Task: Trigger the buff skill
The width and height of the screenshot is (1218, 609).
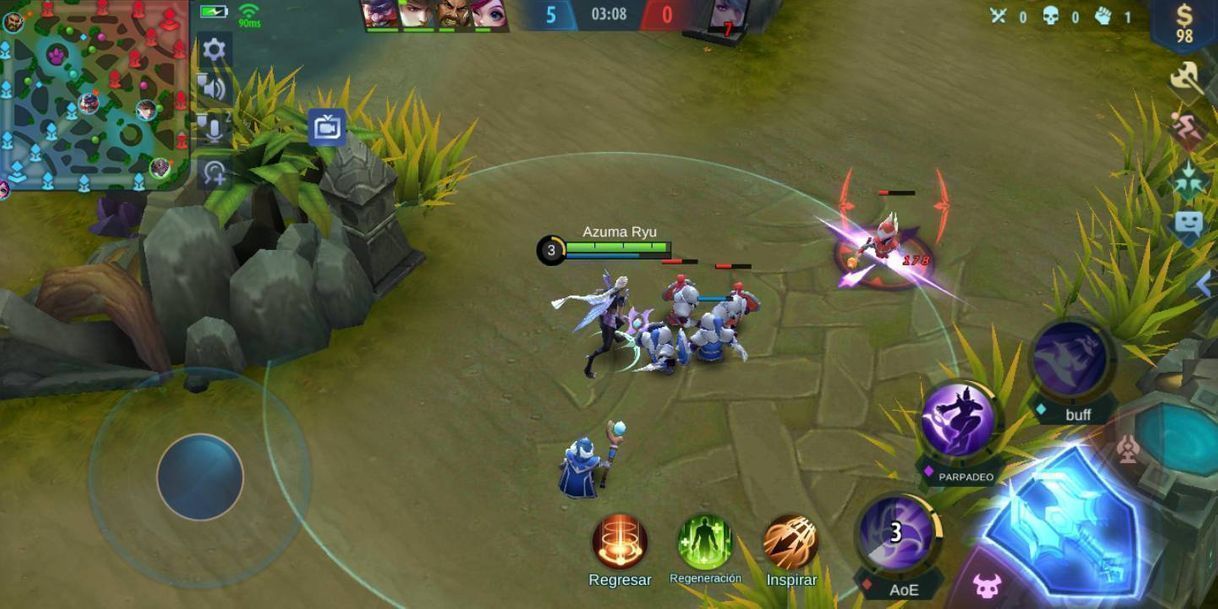Action: (x=1069, y=359)
